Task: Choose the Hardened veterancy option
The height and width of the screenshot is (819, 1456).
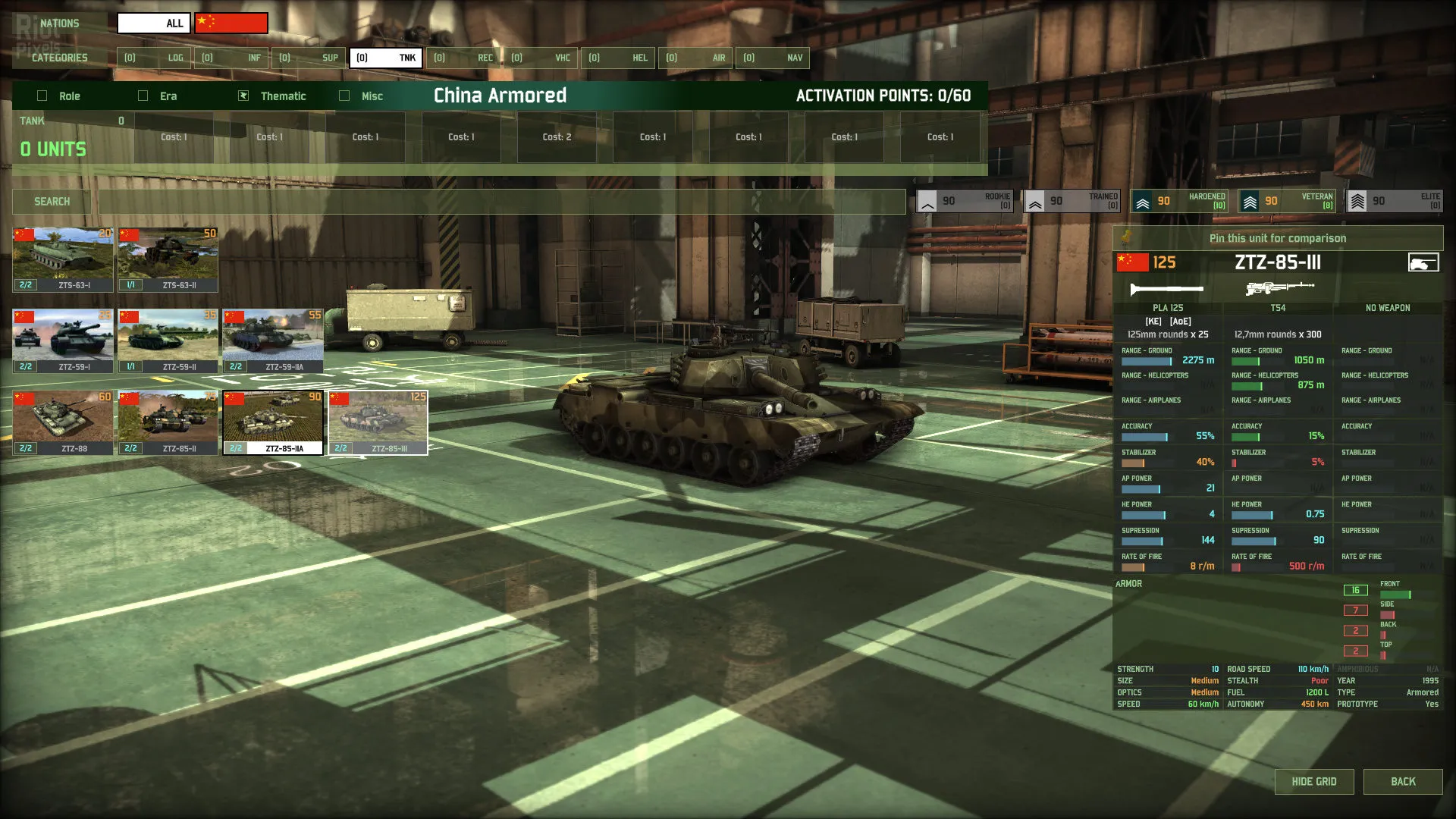Action: pyautogui.click(x=1179, y=201)
